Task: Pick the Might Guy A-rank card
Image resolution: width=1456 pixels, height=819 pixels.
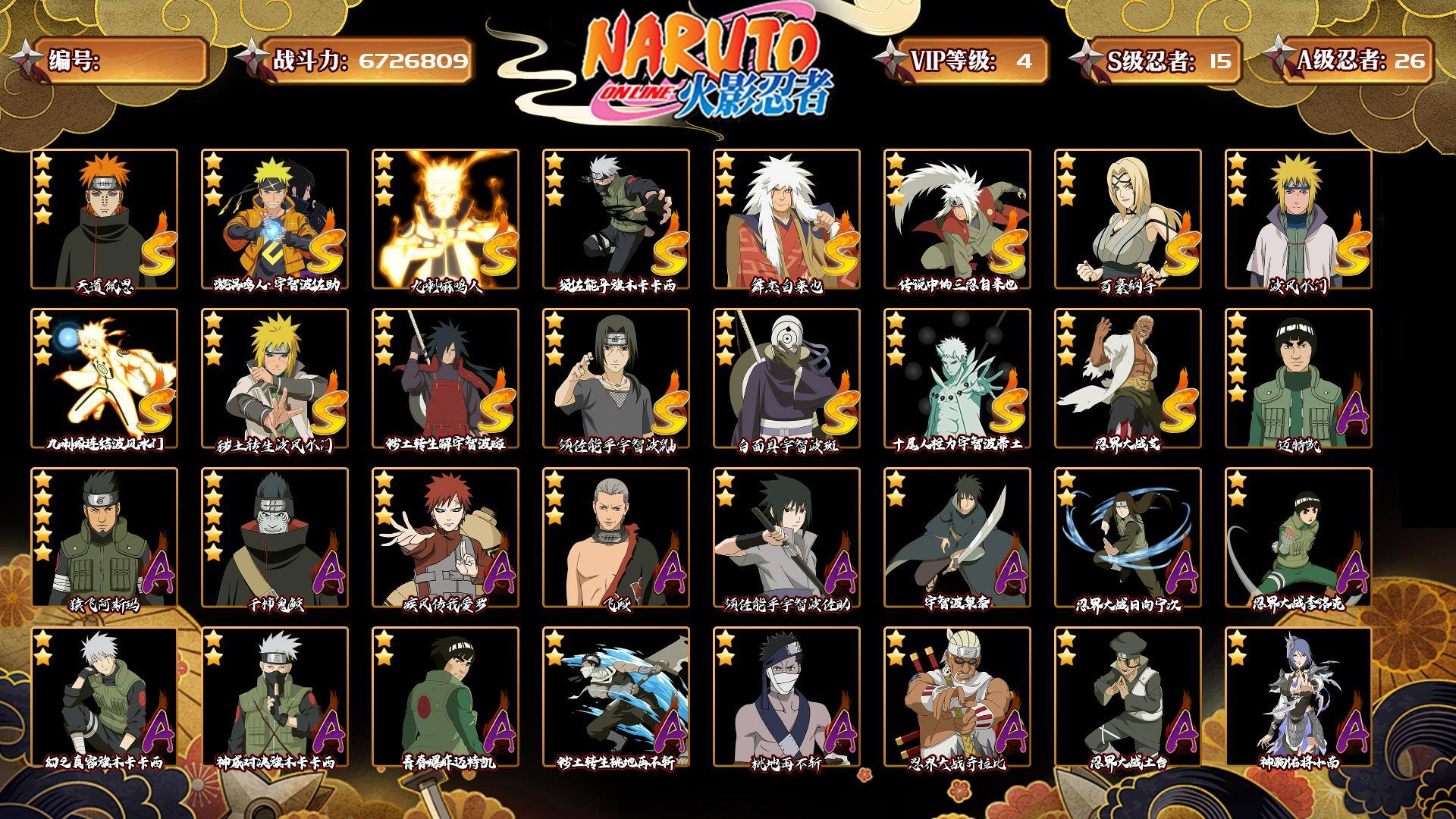Action: tap(1298, 378)
